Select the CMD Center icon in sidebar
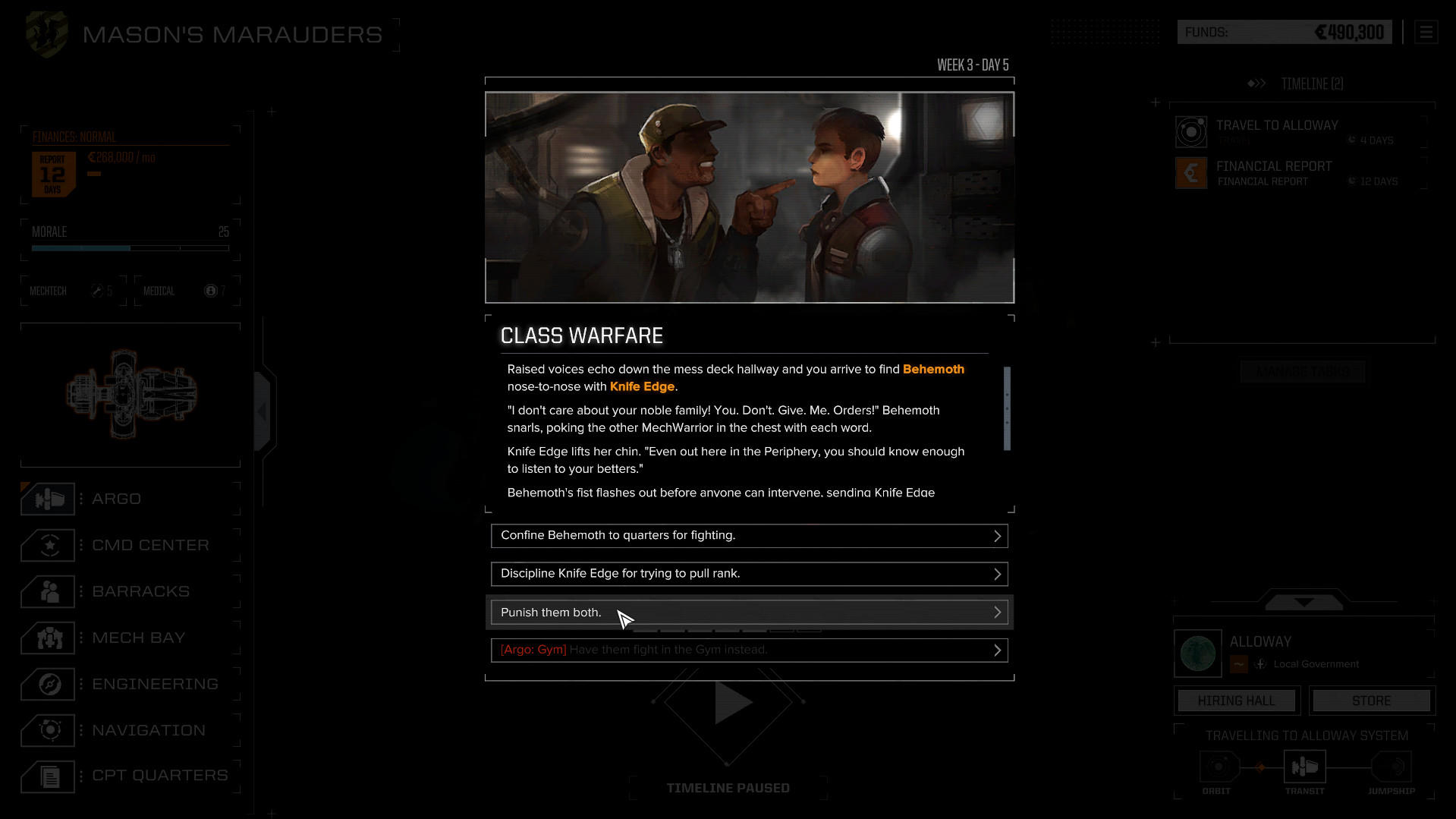 click(x=48, y=545)
